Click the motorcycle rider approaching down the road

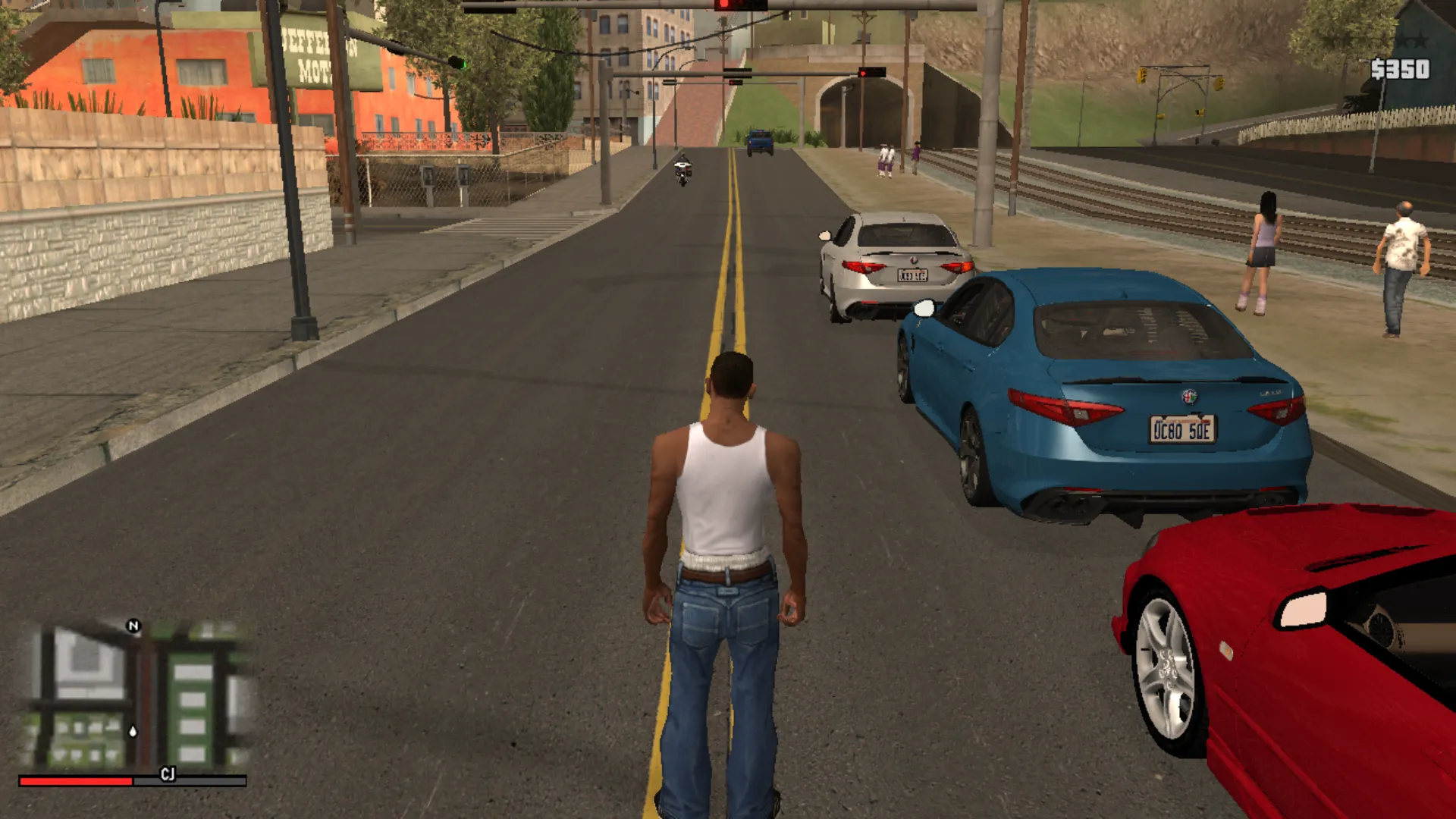[x=682, y=168]
